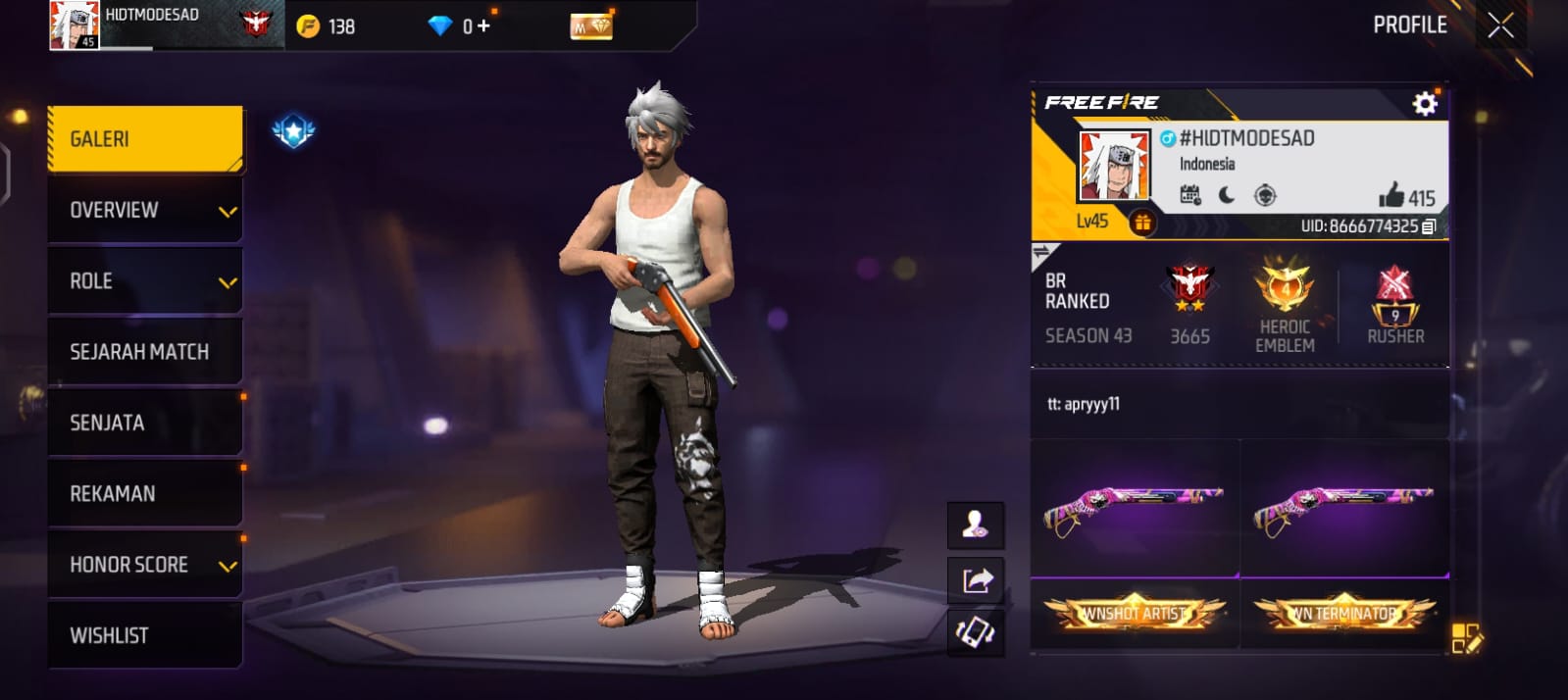Add diamonds with the plus button
The width and height of the screenshot is (1568, 700).
[483, 25]
